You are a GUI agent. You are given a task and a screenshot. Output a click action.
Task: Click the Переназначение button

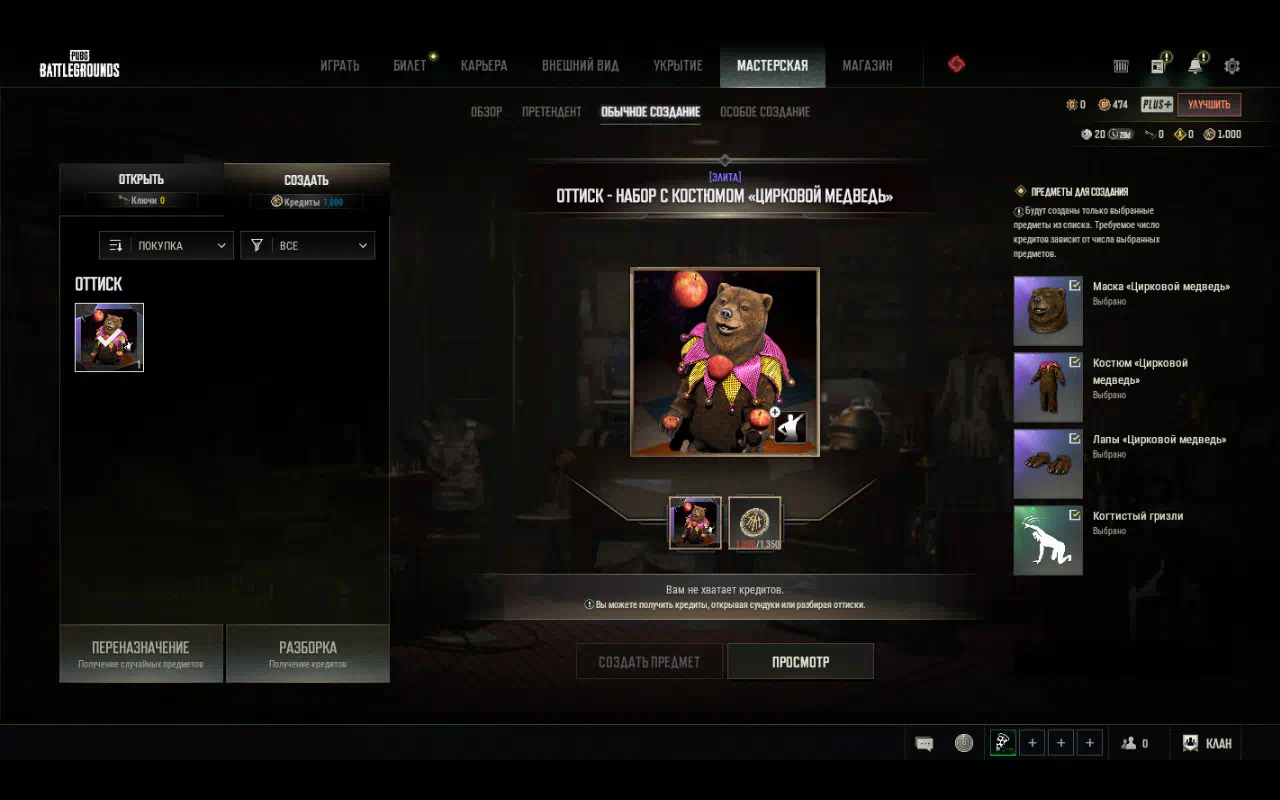pyautogui.click(x=141, y=653)
